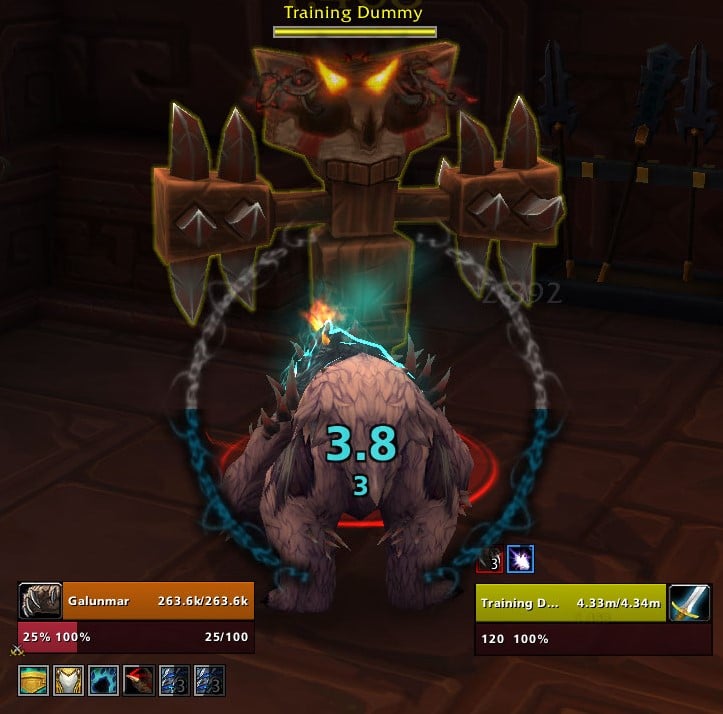Click the blue-bordered white burst debuff
Image resolution: width=723 pixels, height=714 pixels.
click(520, 561)
